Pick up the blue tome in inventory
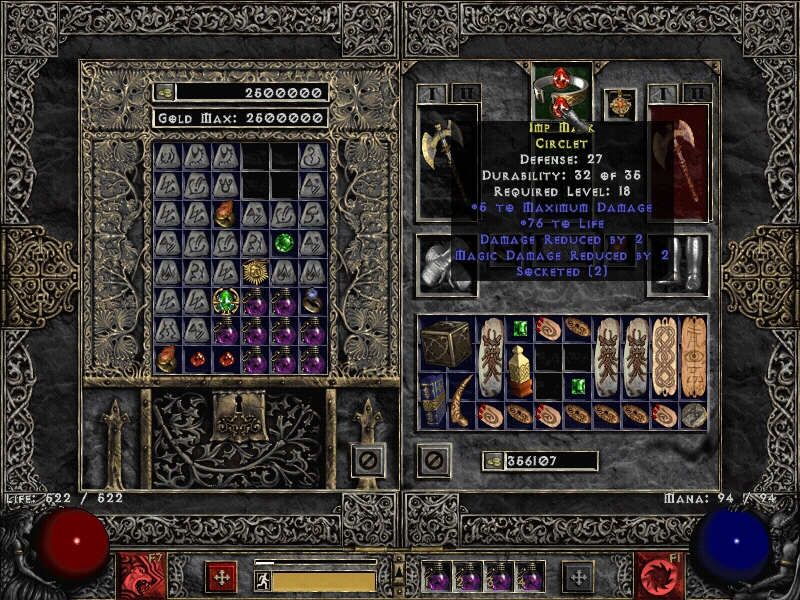This screenshot has width=800, height=600. [x=432, y=400]
